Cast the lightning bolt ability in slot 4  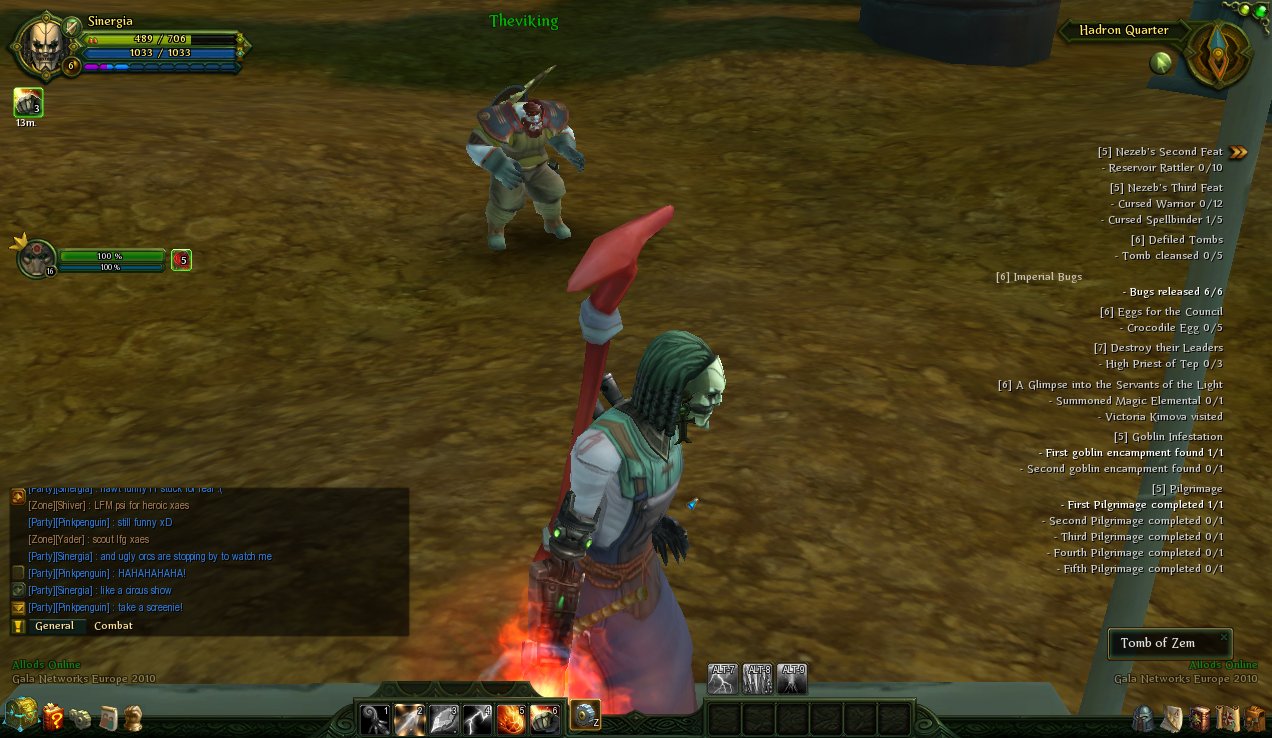pos(477,719)
